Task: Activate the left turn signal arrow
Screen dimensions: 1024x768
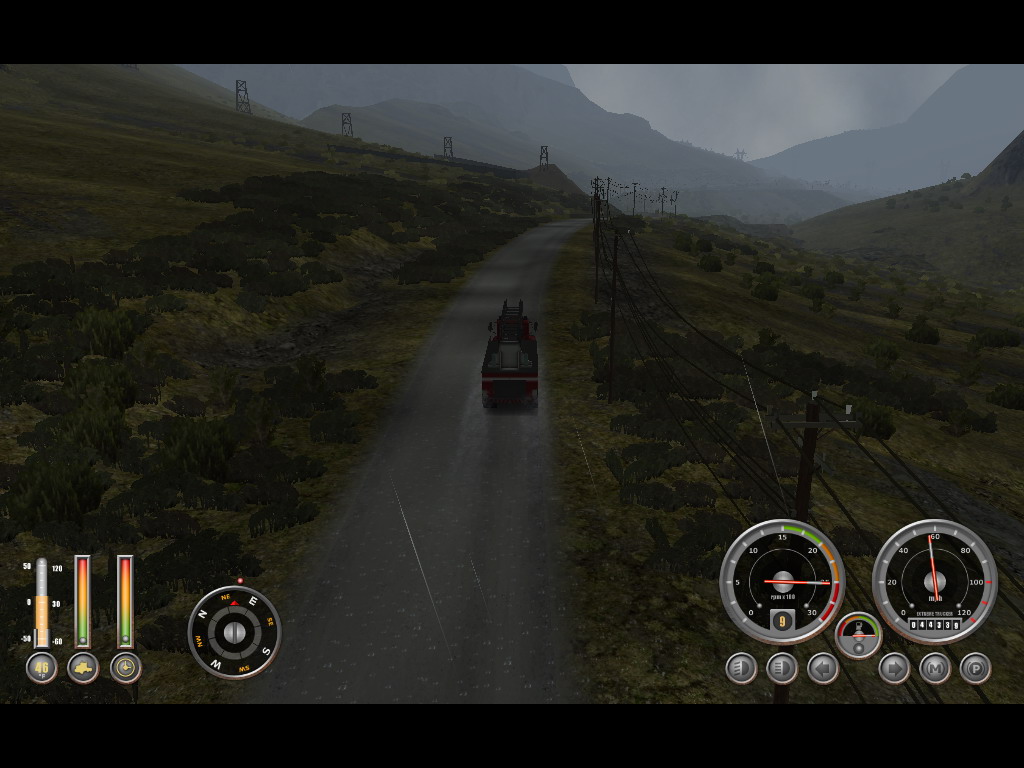Action: click(x=823, y=668)
